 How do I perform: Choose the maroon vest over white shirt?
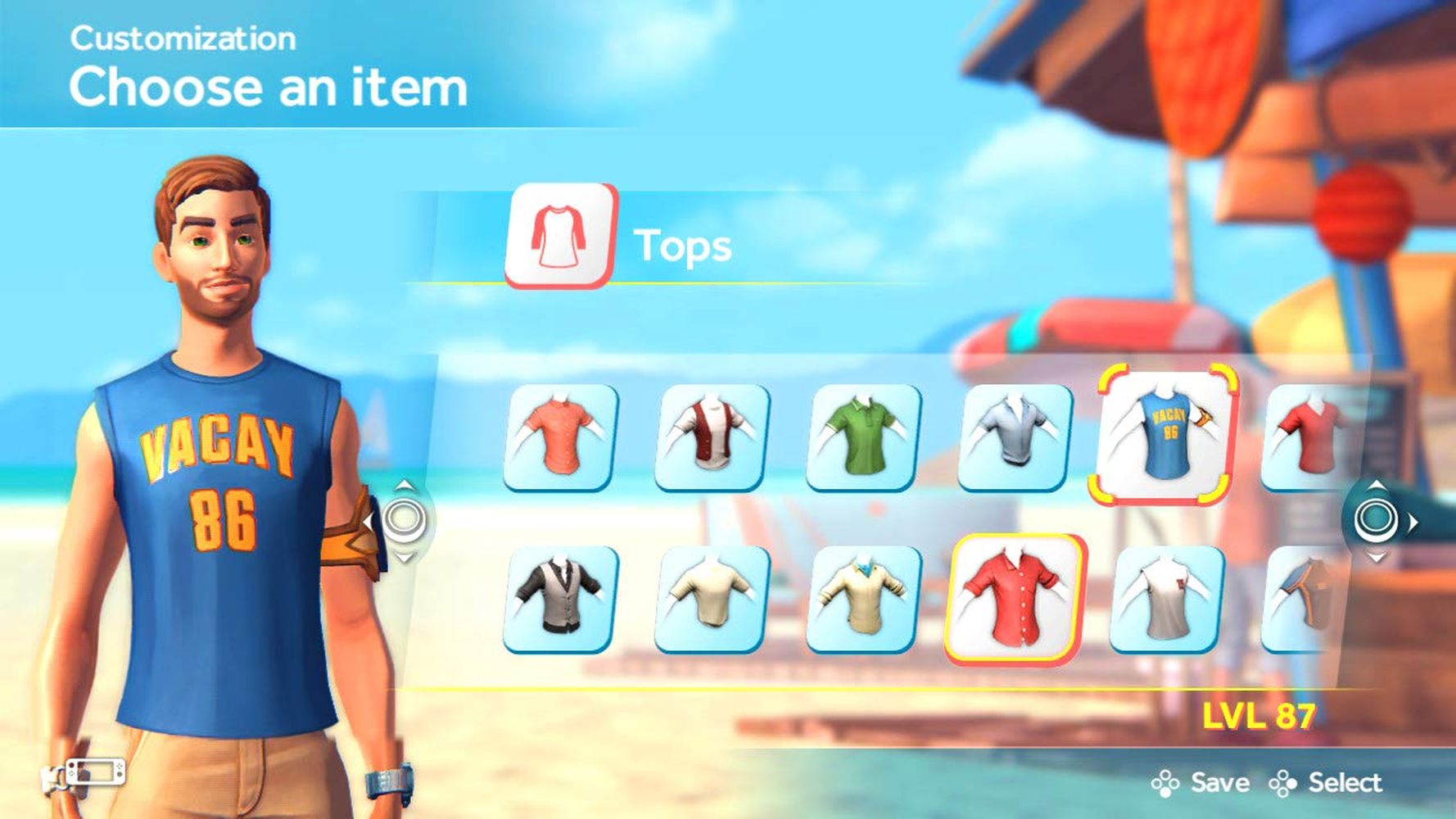coord(712,437)
